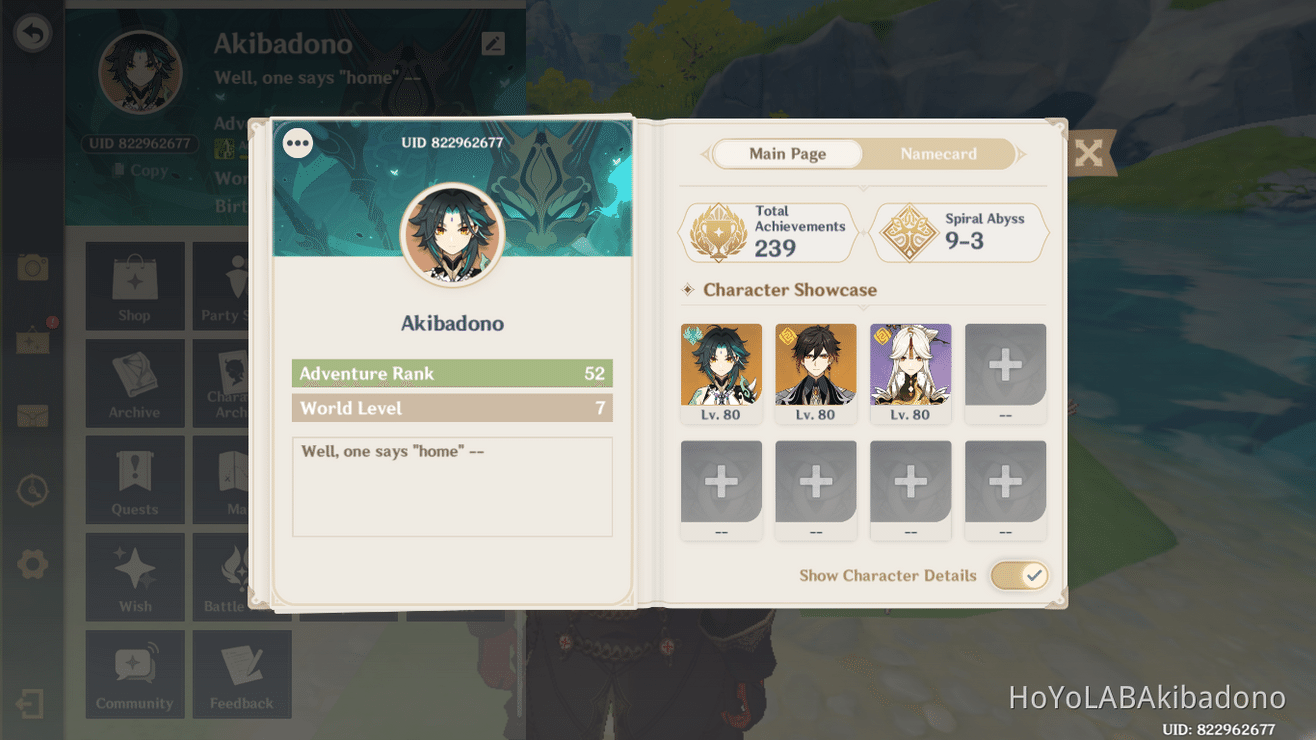Viewport: 1316px width, 740px height.
Task: Open the Archive
Action: pyautogui.click(x=135, y=383)
